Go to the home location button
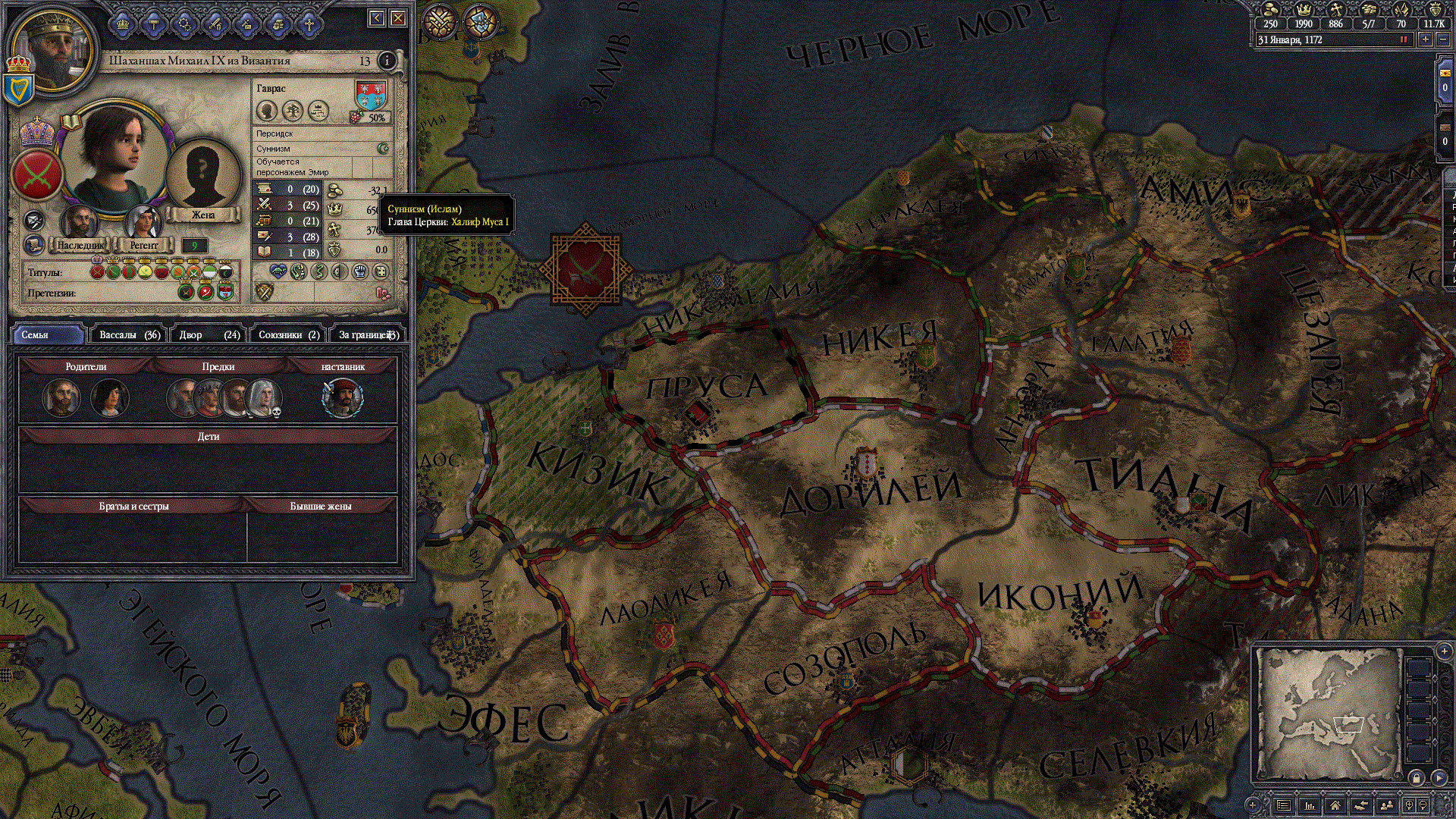This screenshot has width=1456, height=819. 1335,805
